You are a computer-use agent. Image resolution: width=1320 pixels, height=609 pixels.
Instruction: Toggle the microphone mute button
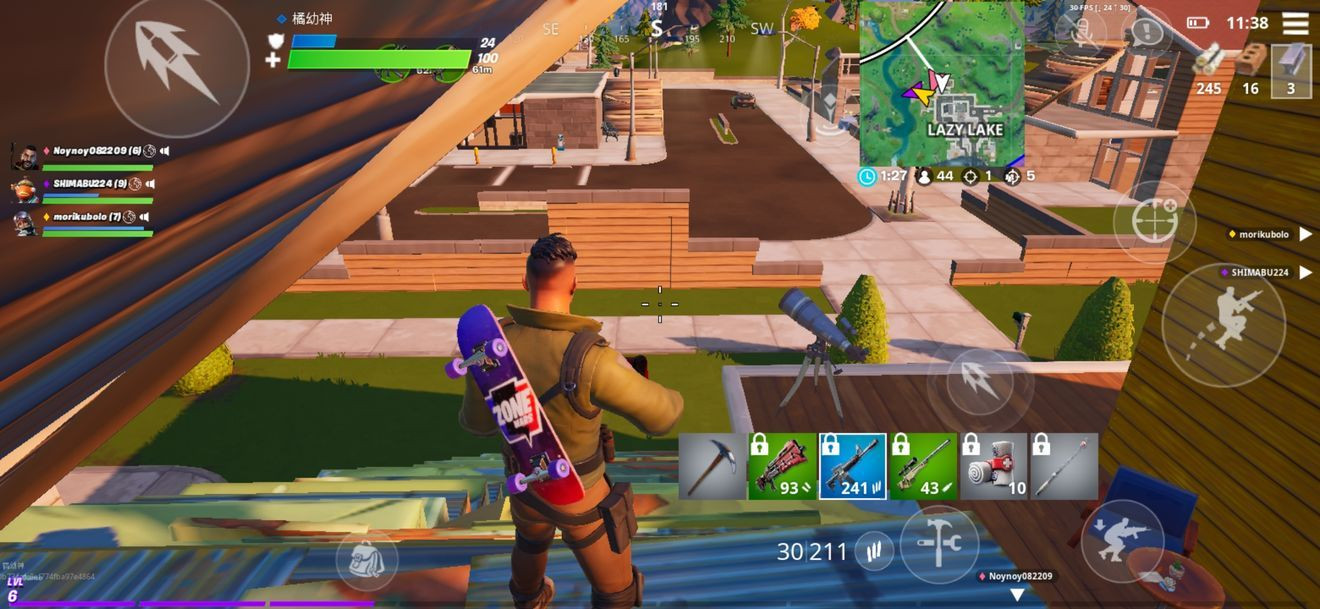(1083, 32)
